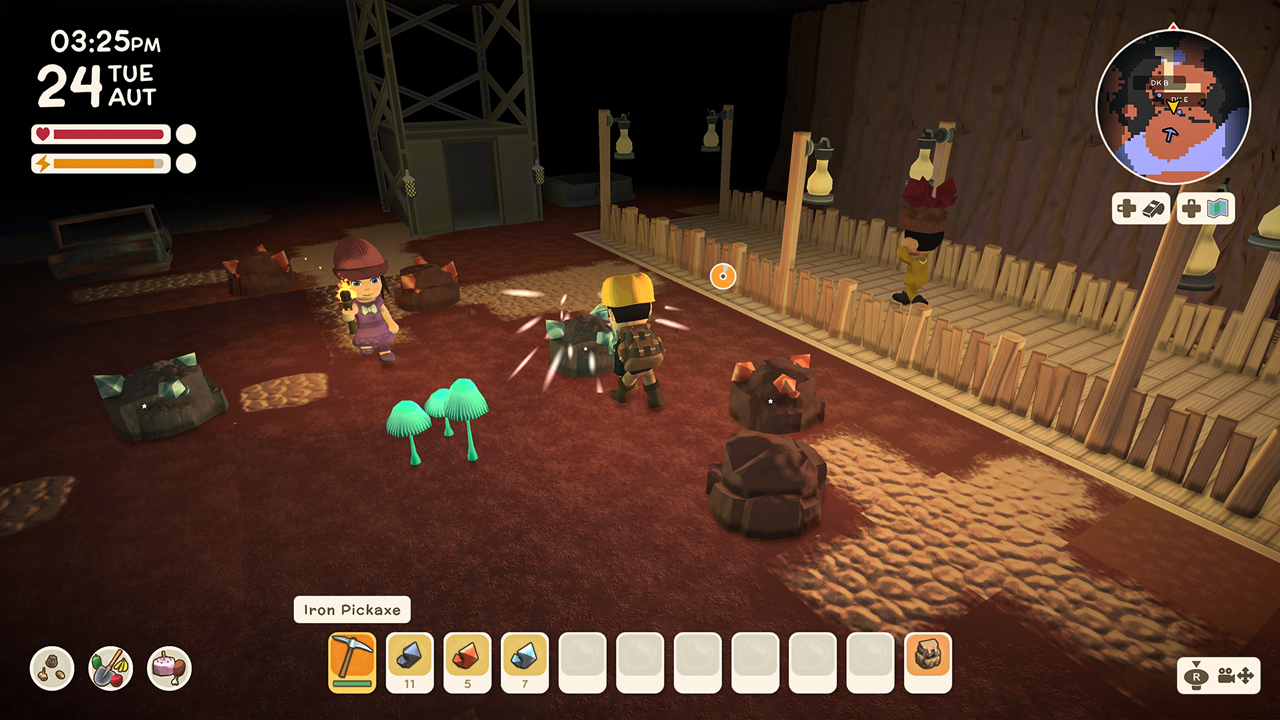
Task: Open the backpack slot at hotbar's end
Action: (928, 661)
